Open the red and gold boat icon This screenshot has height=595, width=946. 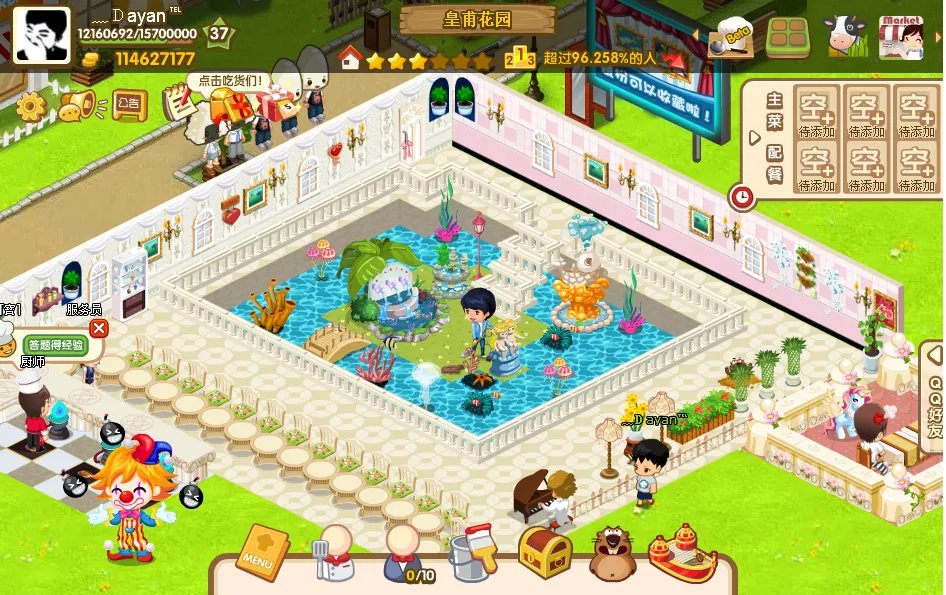683,553
